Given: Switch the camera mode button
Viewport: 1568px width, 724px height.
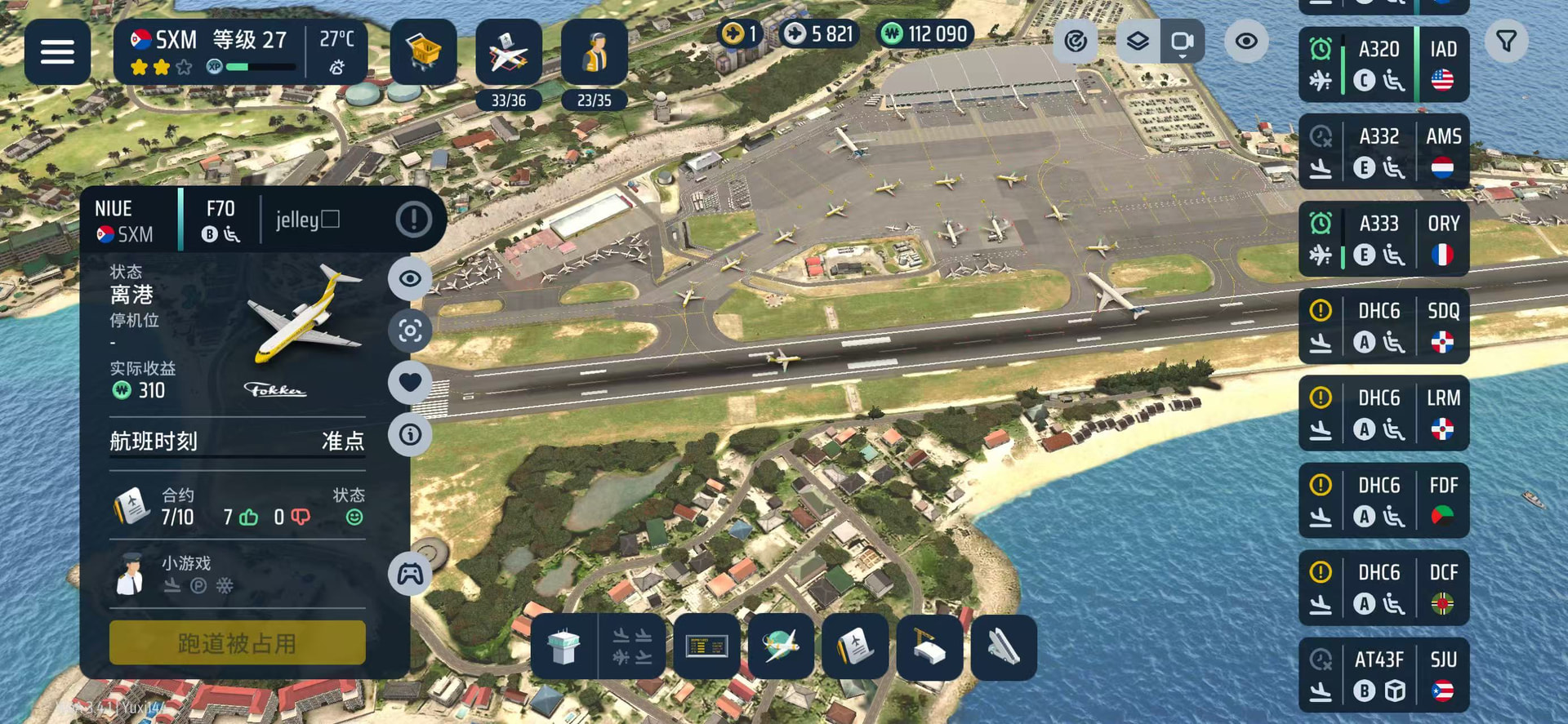Looking at the screenshot, I should tap(1182, 41).
